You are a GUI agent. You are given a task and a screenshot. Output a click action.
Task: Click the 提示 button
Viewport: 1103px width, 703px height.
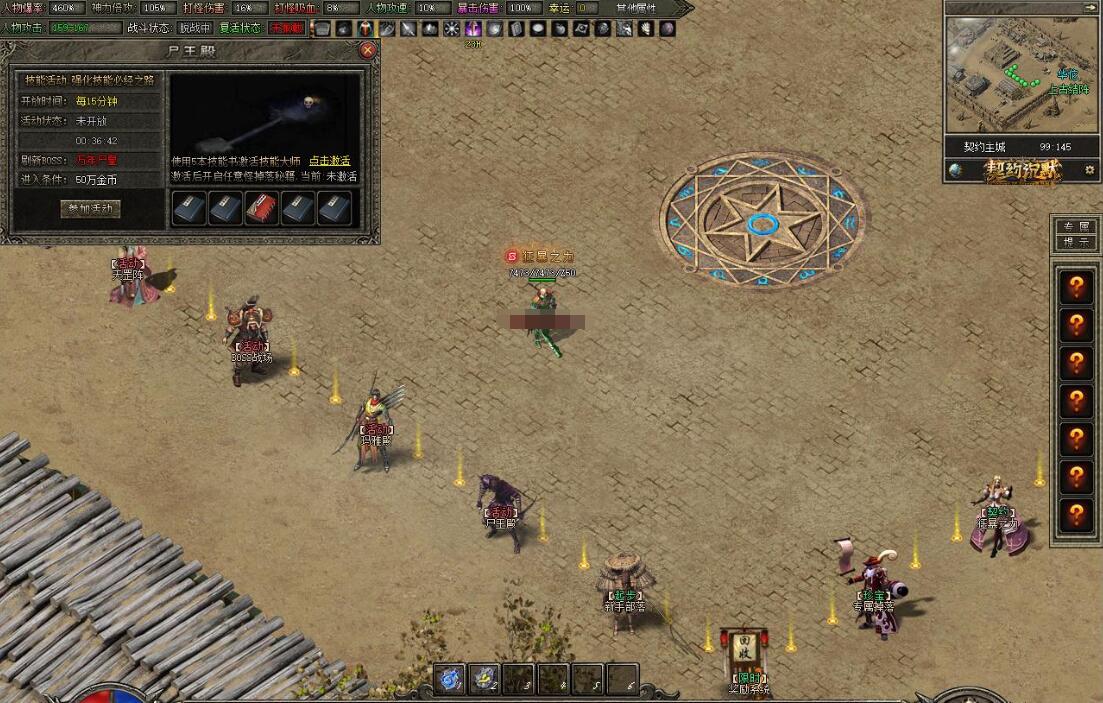click(1076, 242)
